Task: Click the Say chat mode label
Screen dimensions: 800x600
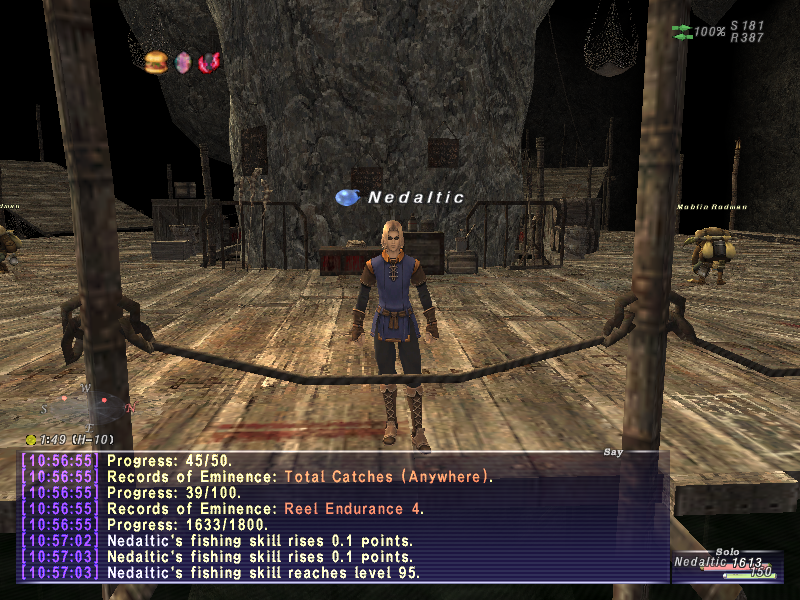Action: 613,452
